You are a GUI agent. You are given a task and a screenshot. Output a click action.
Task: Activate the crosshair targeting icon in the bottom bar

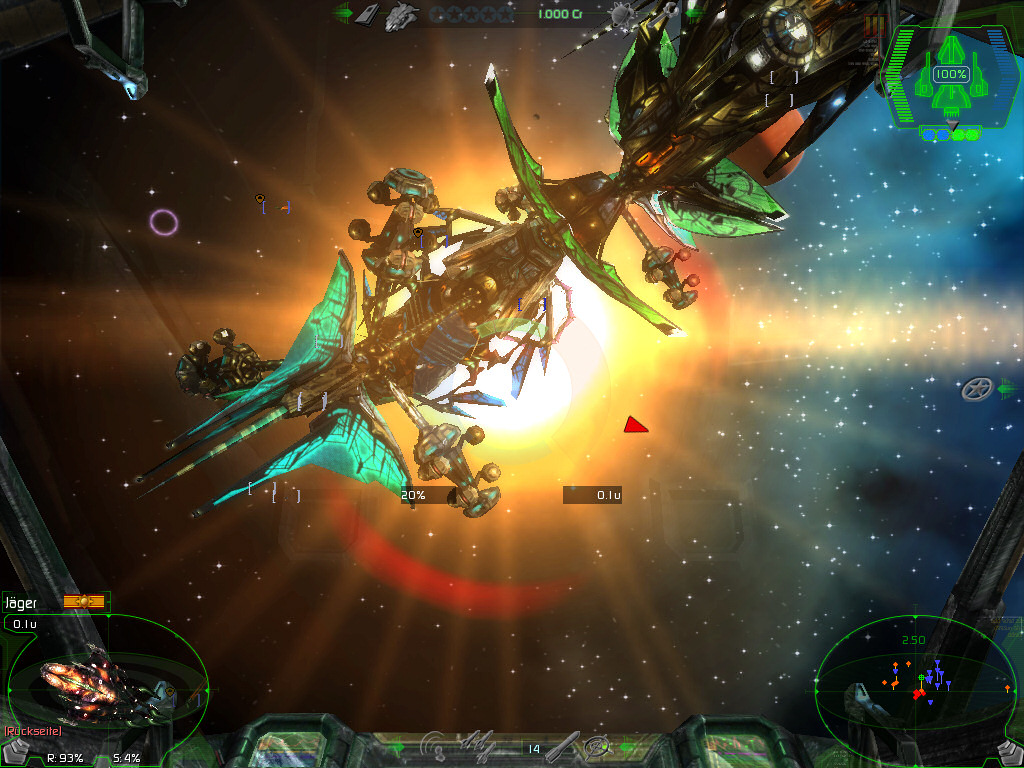pos(598,746)
